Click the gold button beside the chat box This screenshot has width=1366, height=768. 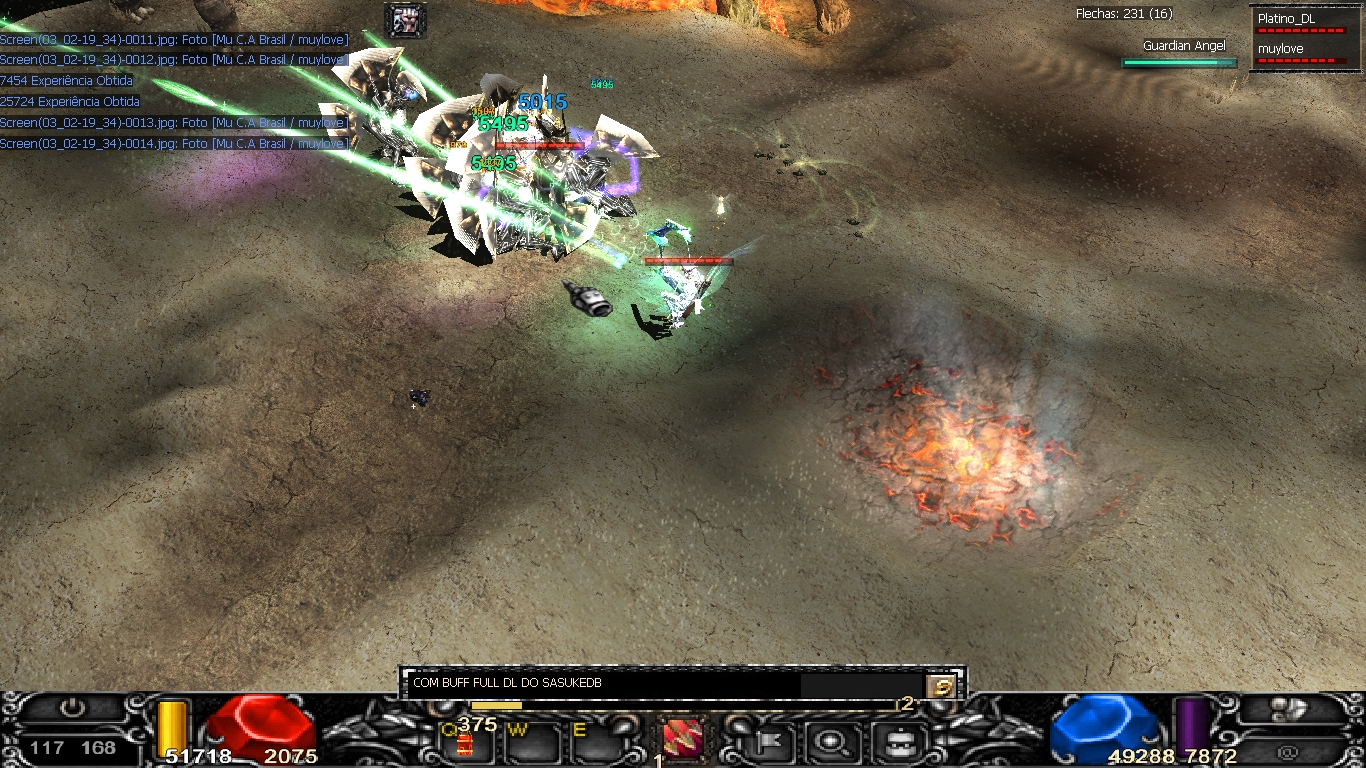[x=941, y=686]
